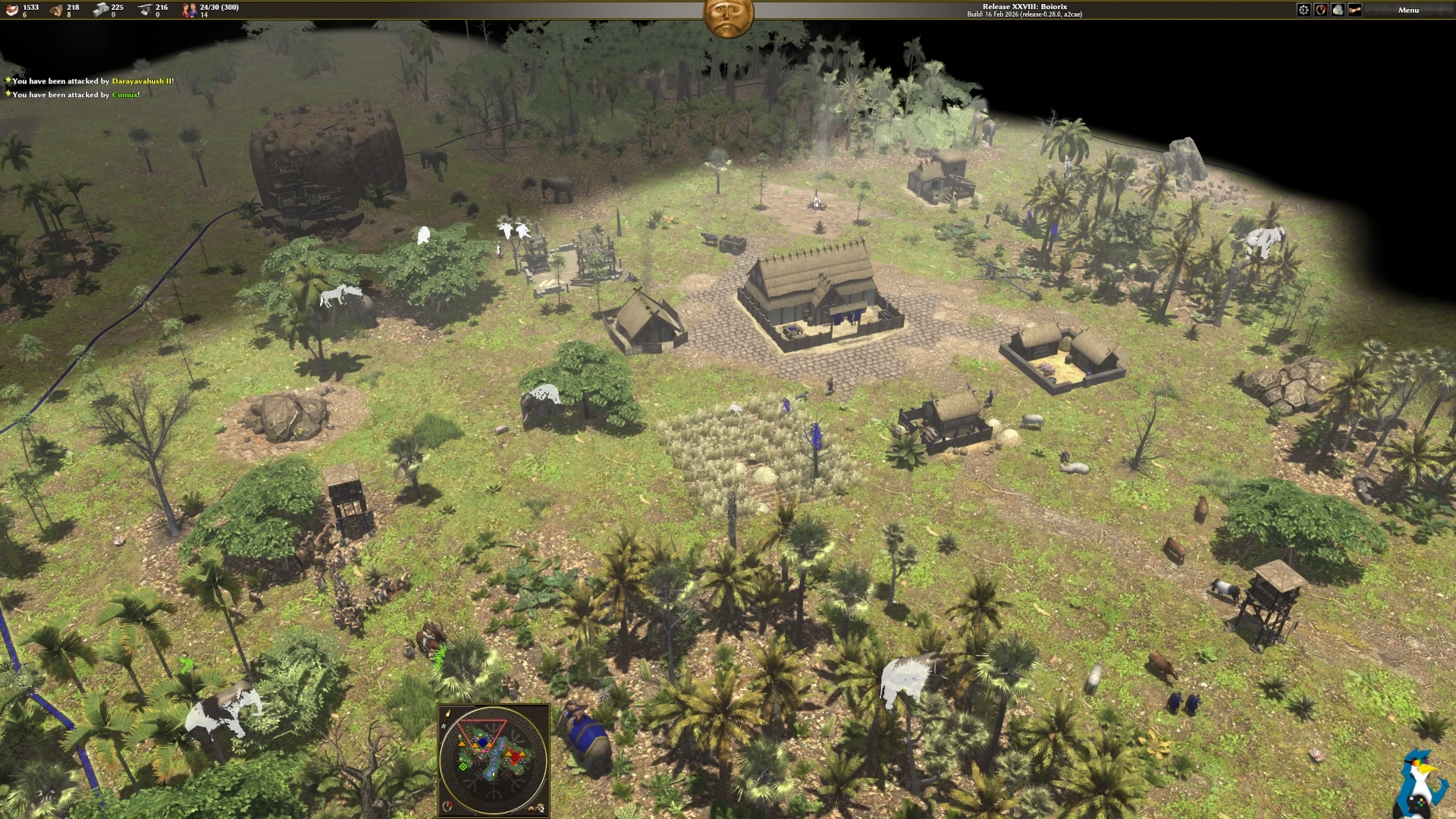The width and height of the screenshot is (1456, 819).
Task: Activate the minimap flare torch button
Action: (448, 714)
